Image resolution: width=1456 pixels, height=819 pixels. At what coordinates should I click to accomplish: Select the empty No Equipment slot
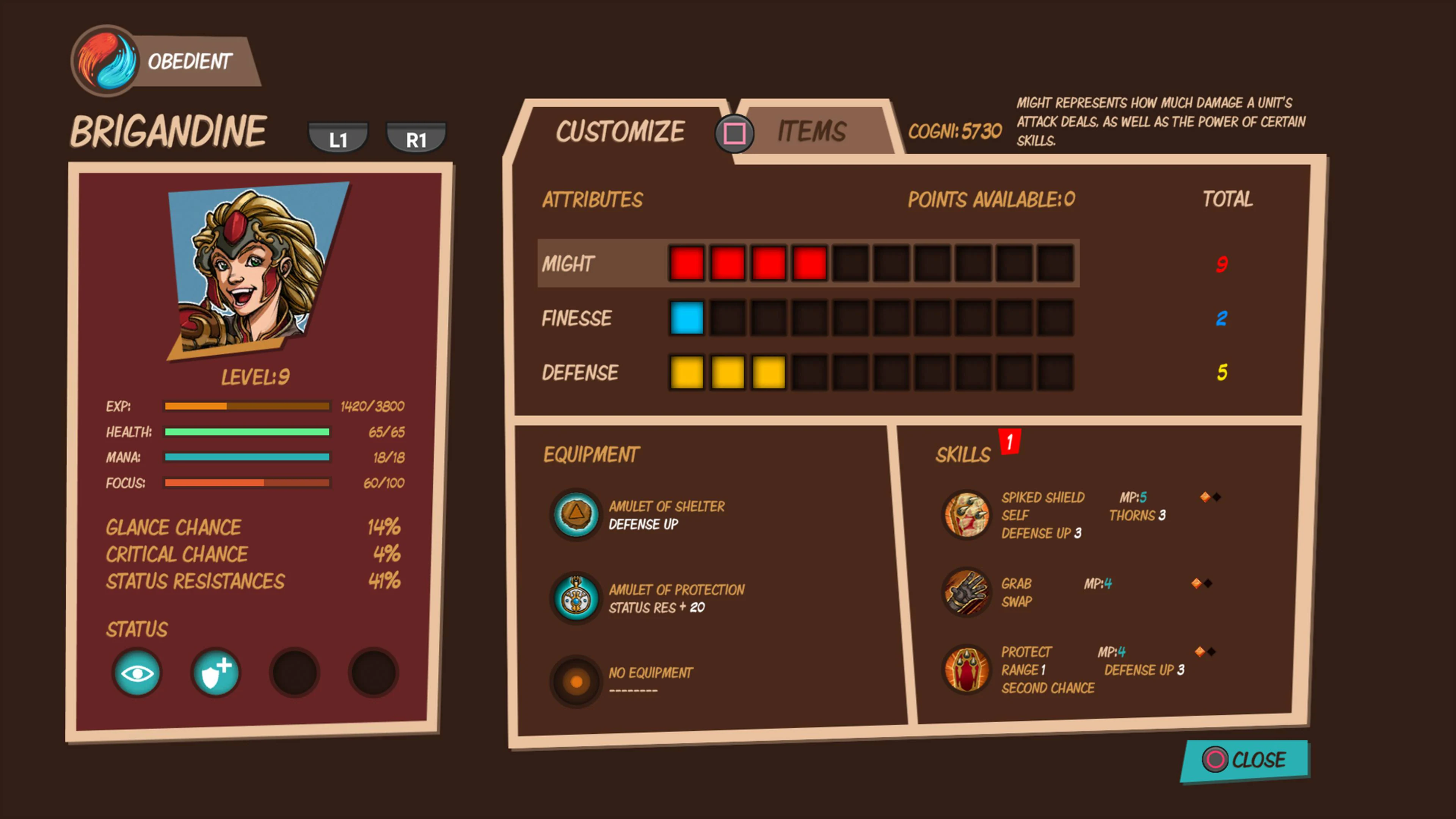[x=576, y=681]
